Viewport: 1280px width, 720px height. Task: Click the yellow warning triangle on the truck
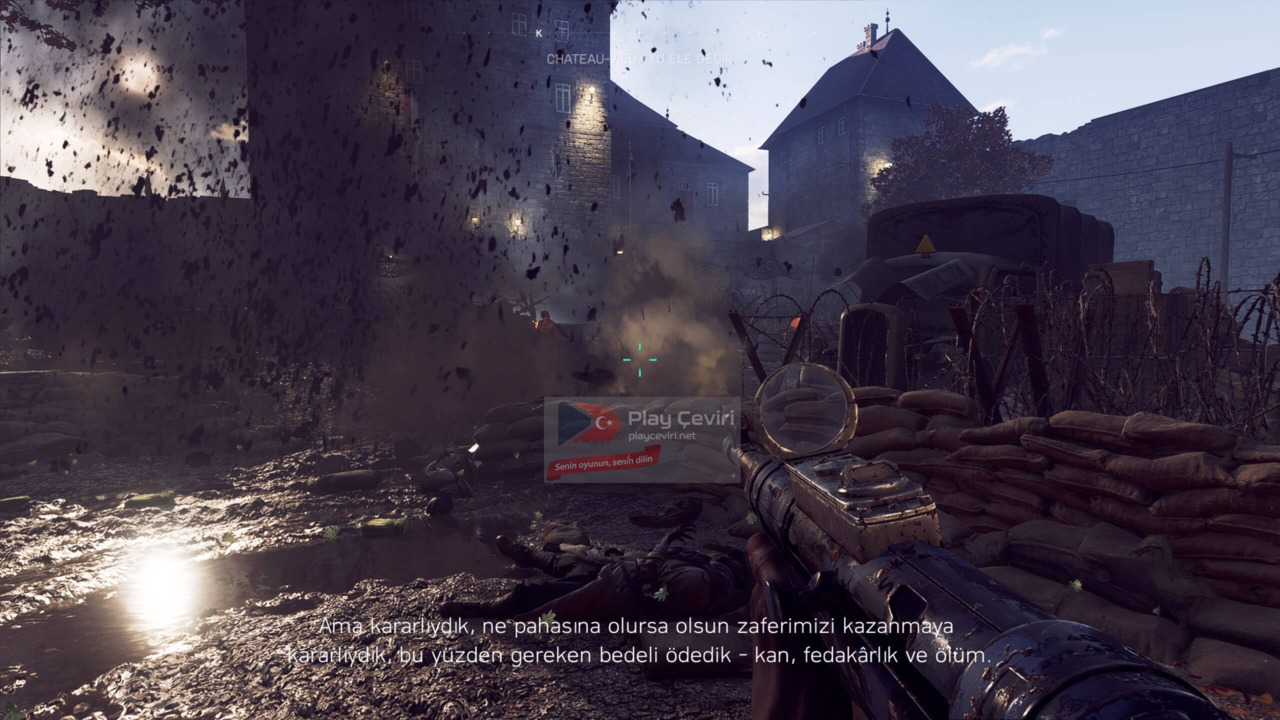tap(926, 243)
